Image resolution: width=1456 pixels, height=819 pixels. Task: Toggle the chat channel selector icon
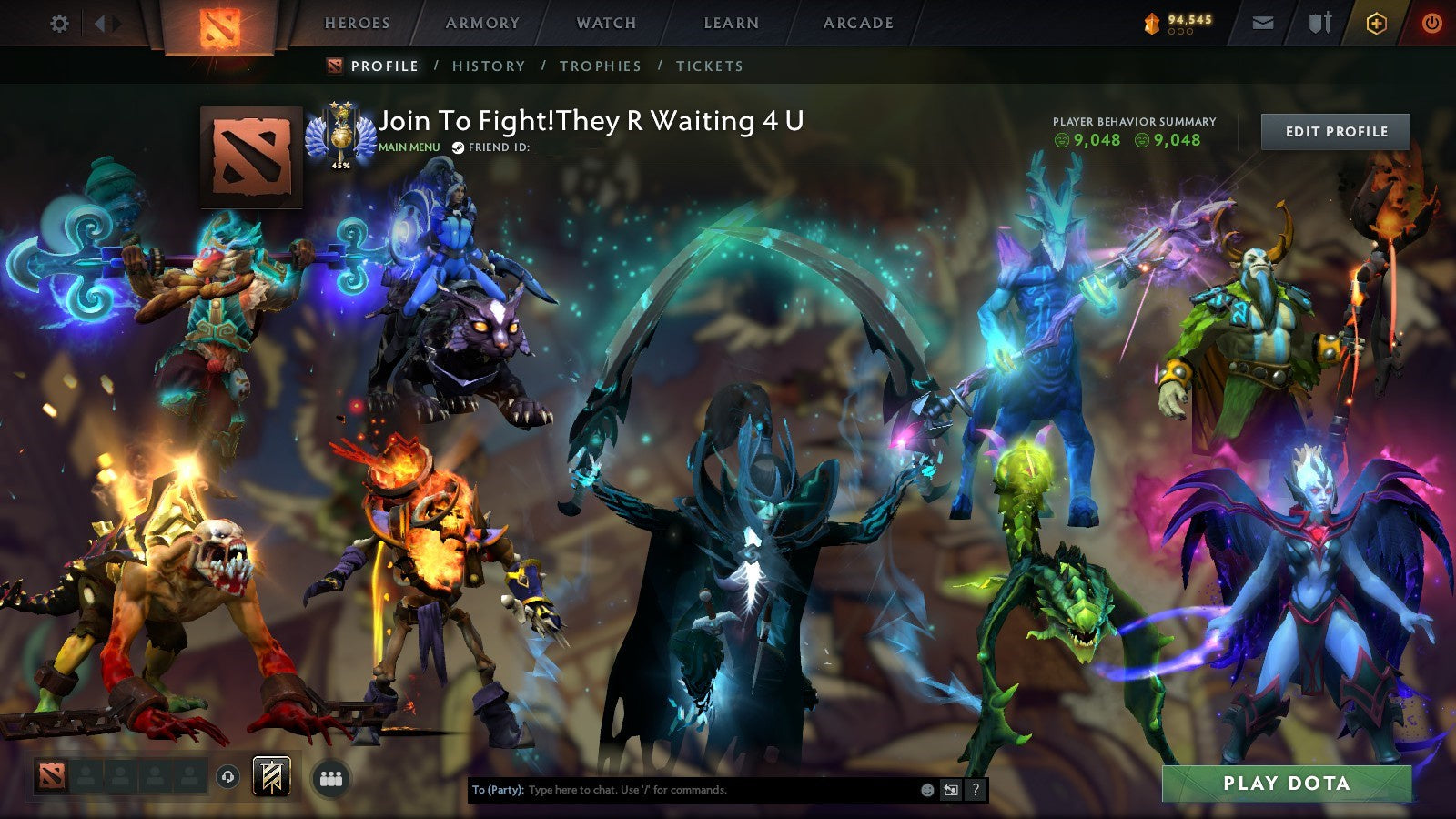951,790
